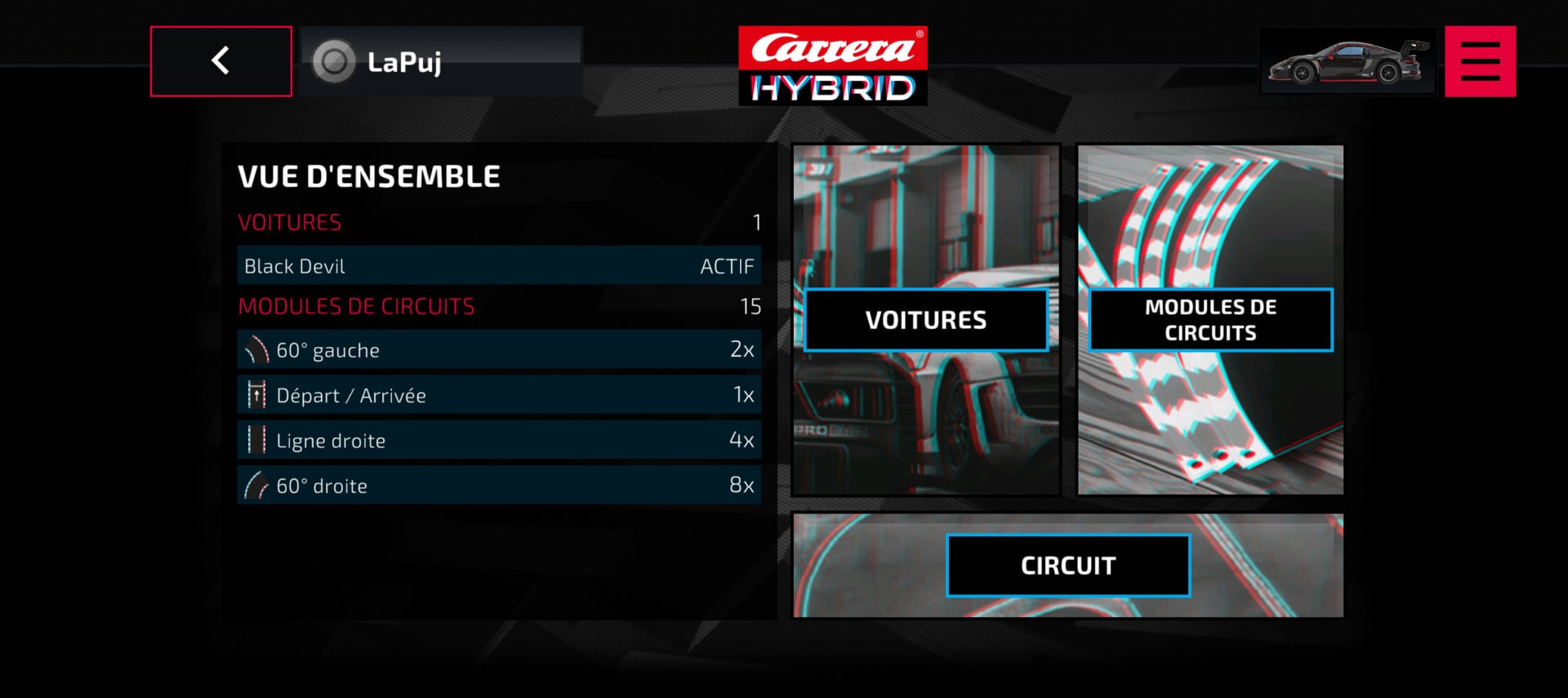Select the Départ / Arrivée module row
Viewport: 1568px width, 698px height.
(498, 395)
